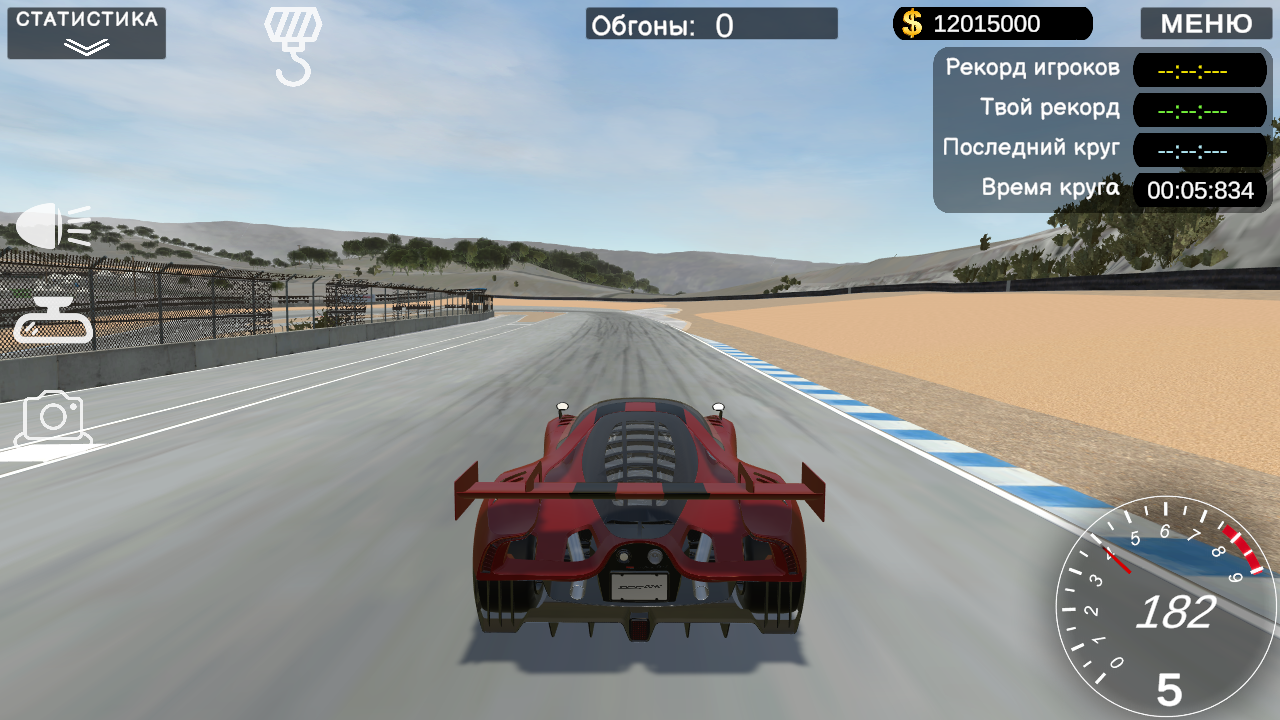The image size is (1280, 720).
Task: Open the МЕНЮ button
Action: point(1205,23)
